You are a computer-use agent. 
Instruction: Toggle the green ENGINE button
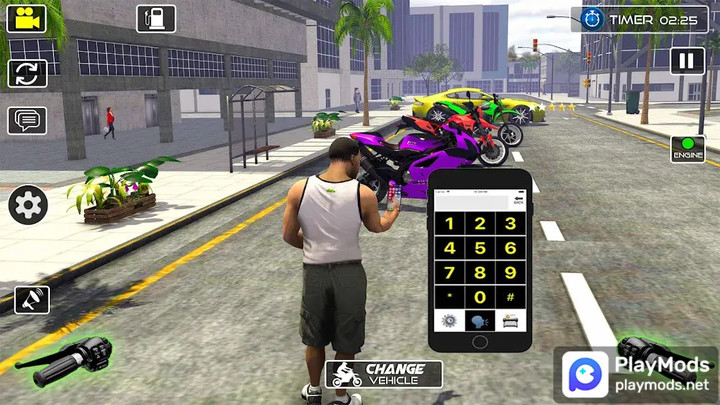(x=687, y=149)
